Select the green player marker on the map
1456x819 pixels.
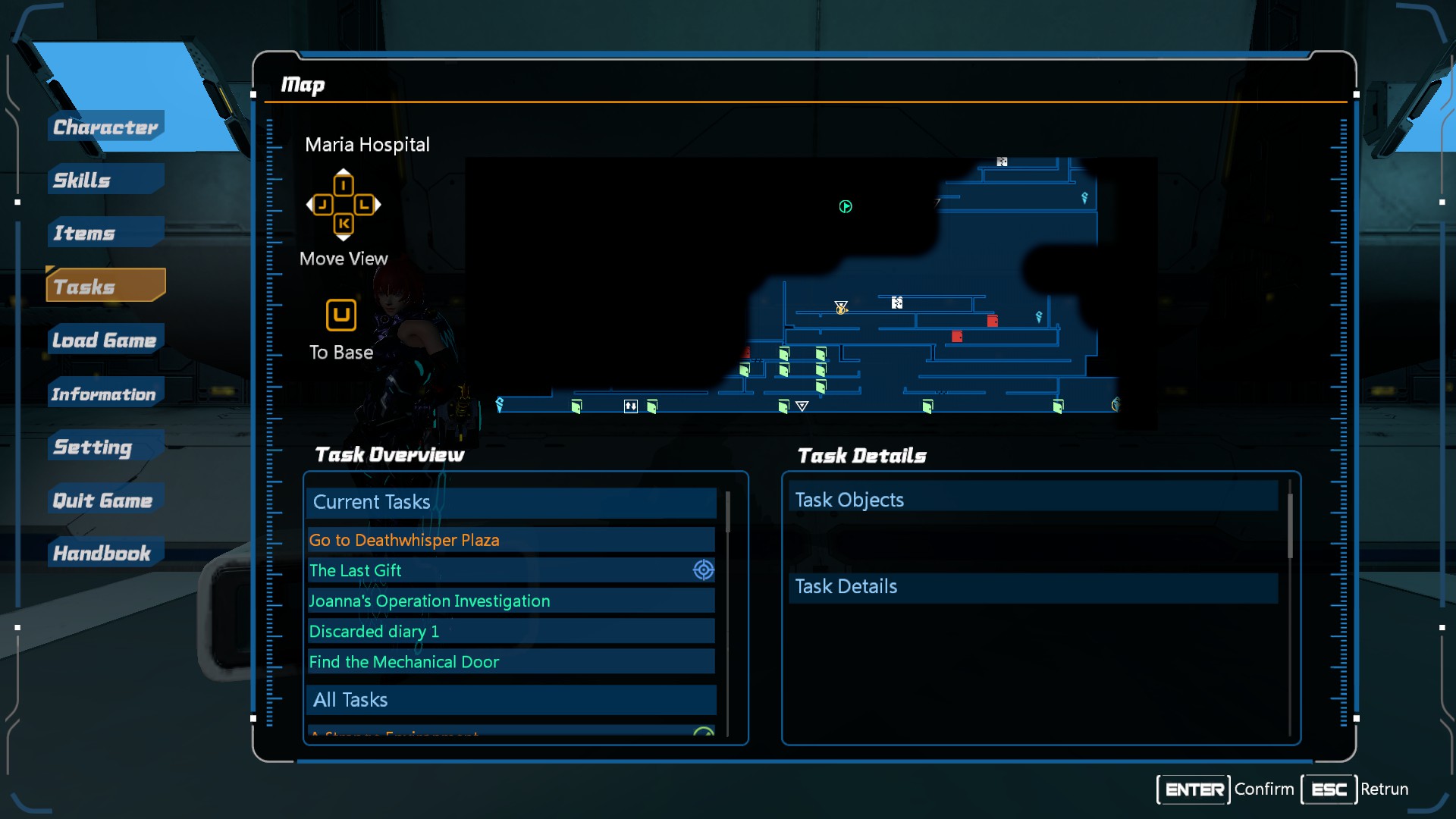pyautogui.click(x=846, y=206)
